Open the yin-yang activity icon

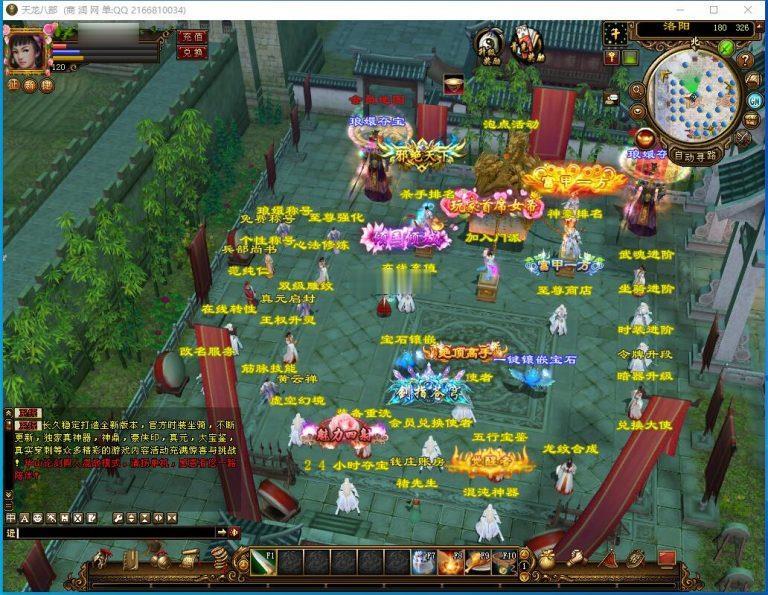coord(489,43)
